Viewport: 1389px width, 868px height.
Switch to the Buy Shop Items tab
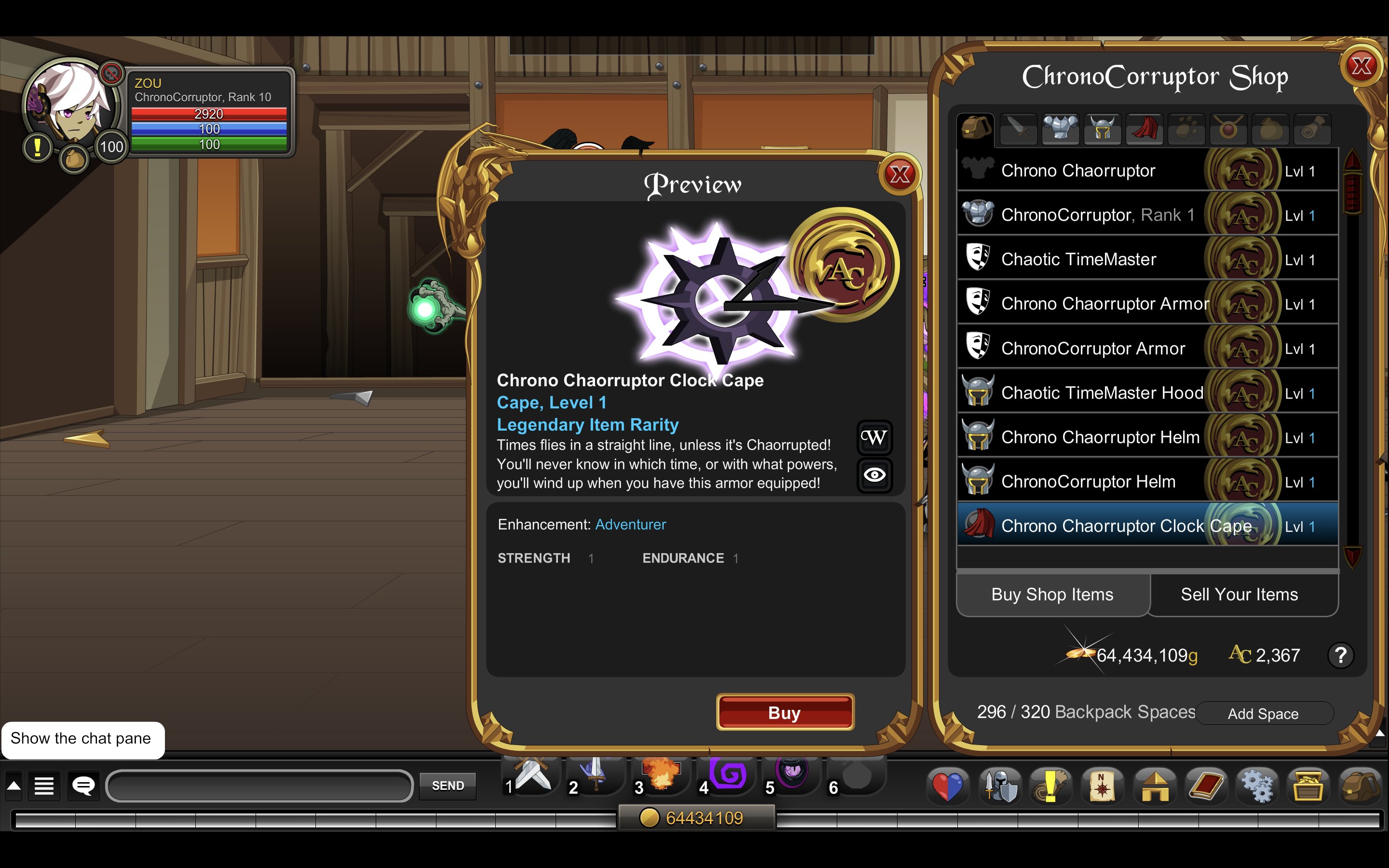[x=1051, y=594]
